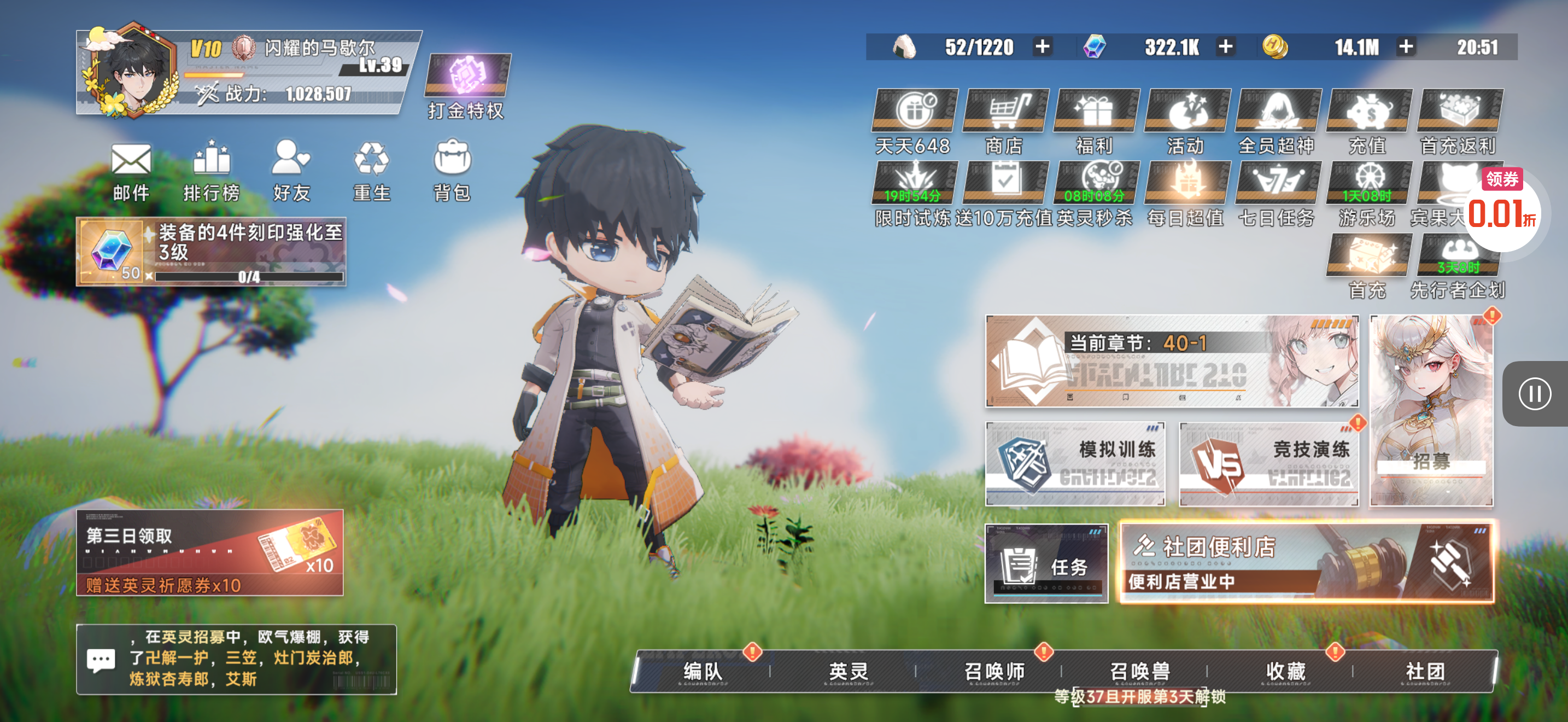
Task: Open the 背包 backpack
Action: tap(452, 171)
